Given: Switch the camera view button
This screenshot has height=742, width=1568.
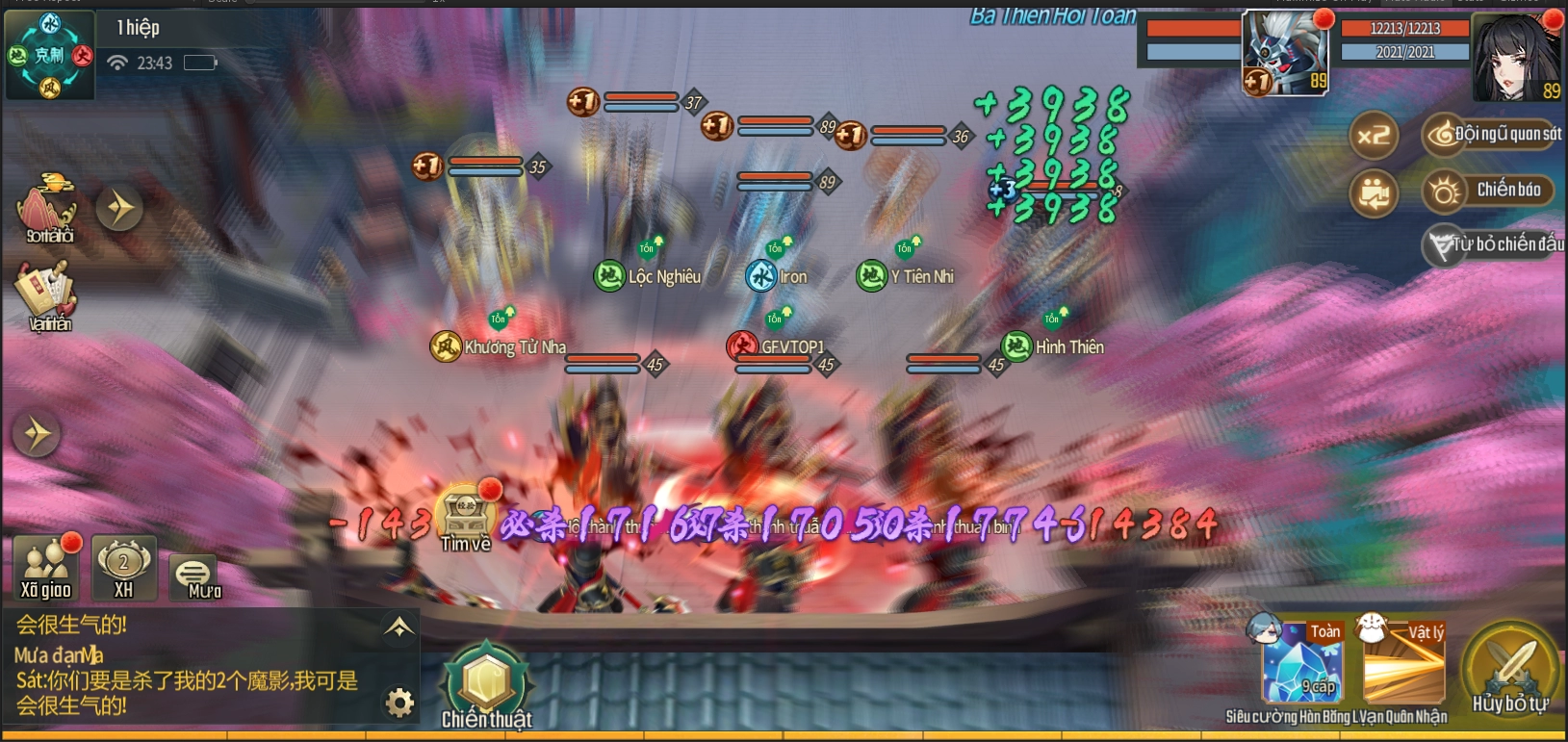Looking at the screenshot, I should click(x=1373, y=192).
